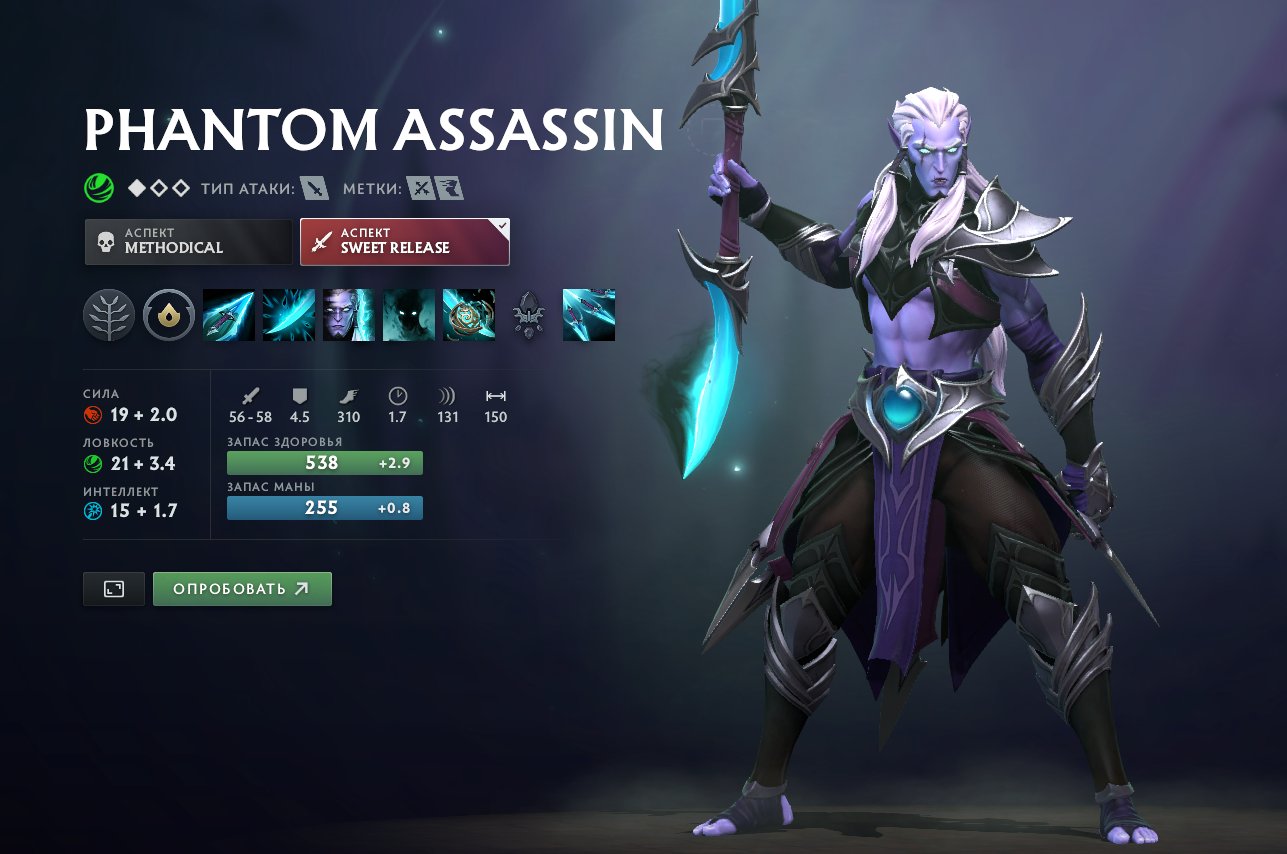Click the red strength attribute icon
The image size is (1287, 854).
click(93, 413)
